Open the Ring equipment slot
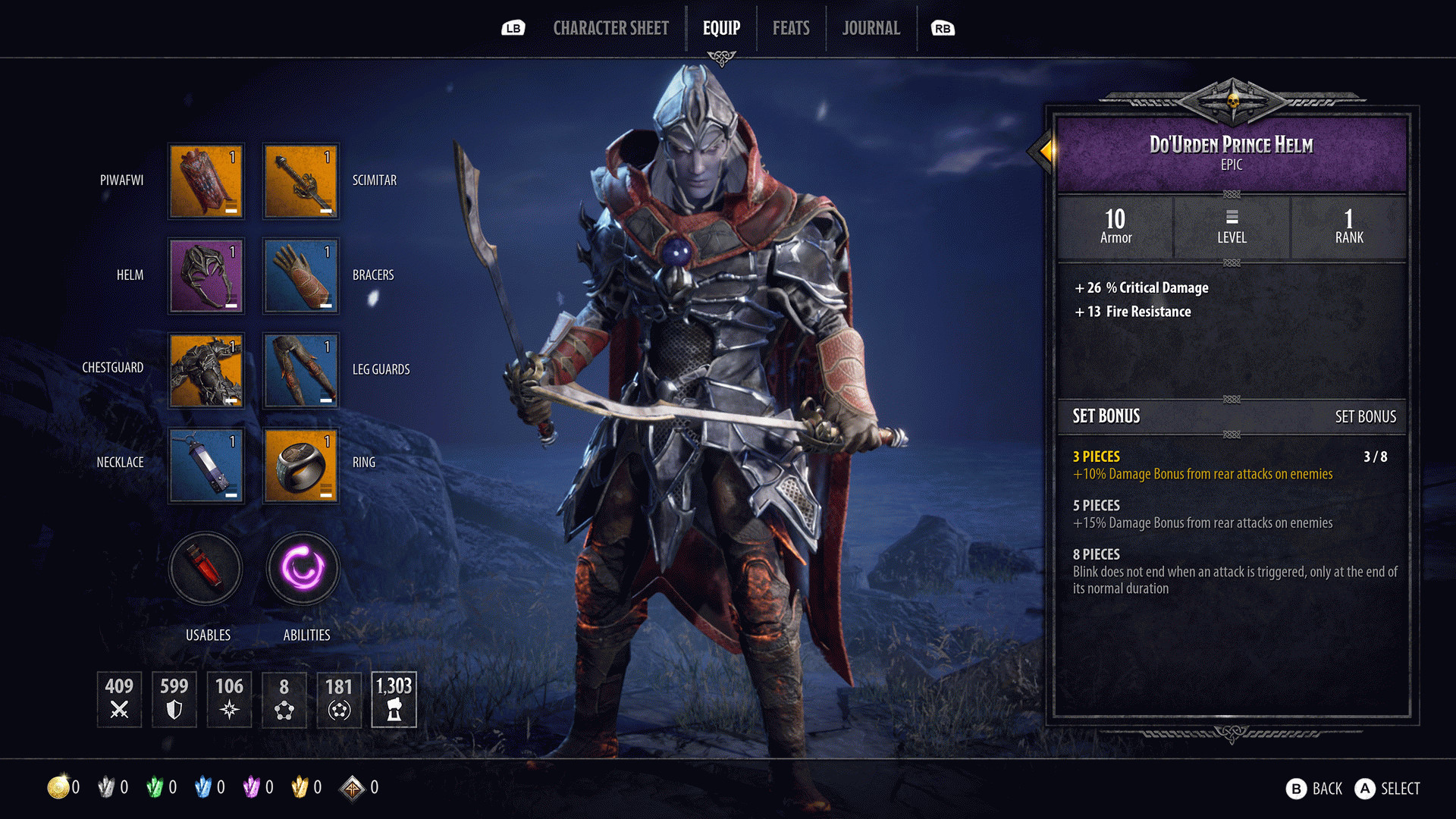The width and height of the screenshot is (1456, 819). pyautogui.click(x=301, y=465)
